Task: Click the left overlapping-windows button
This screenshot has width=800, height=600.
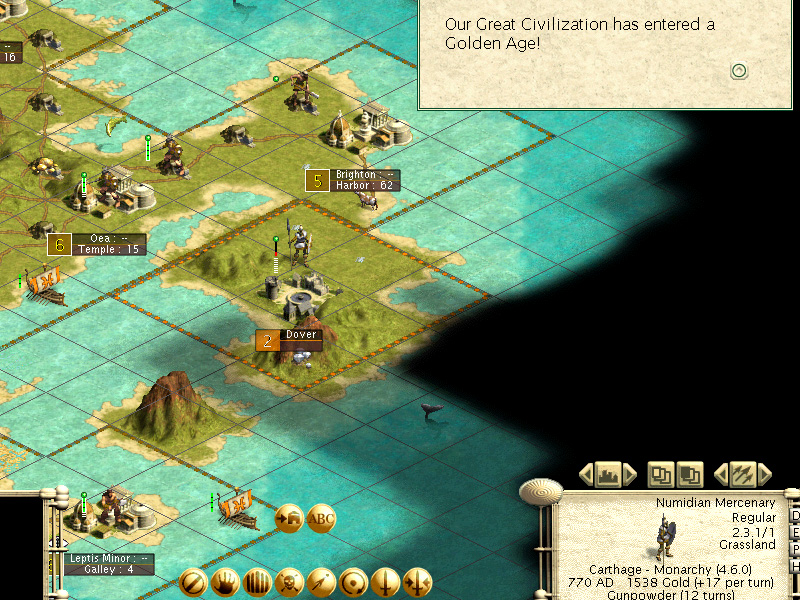Action: coord(661,474)
